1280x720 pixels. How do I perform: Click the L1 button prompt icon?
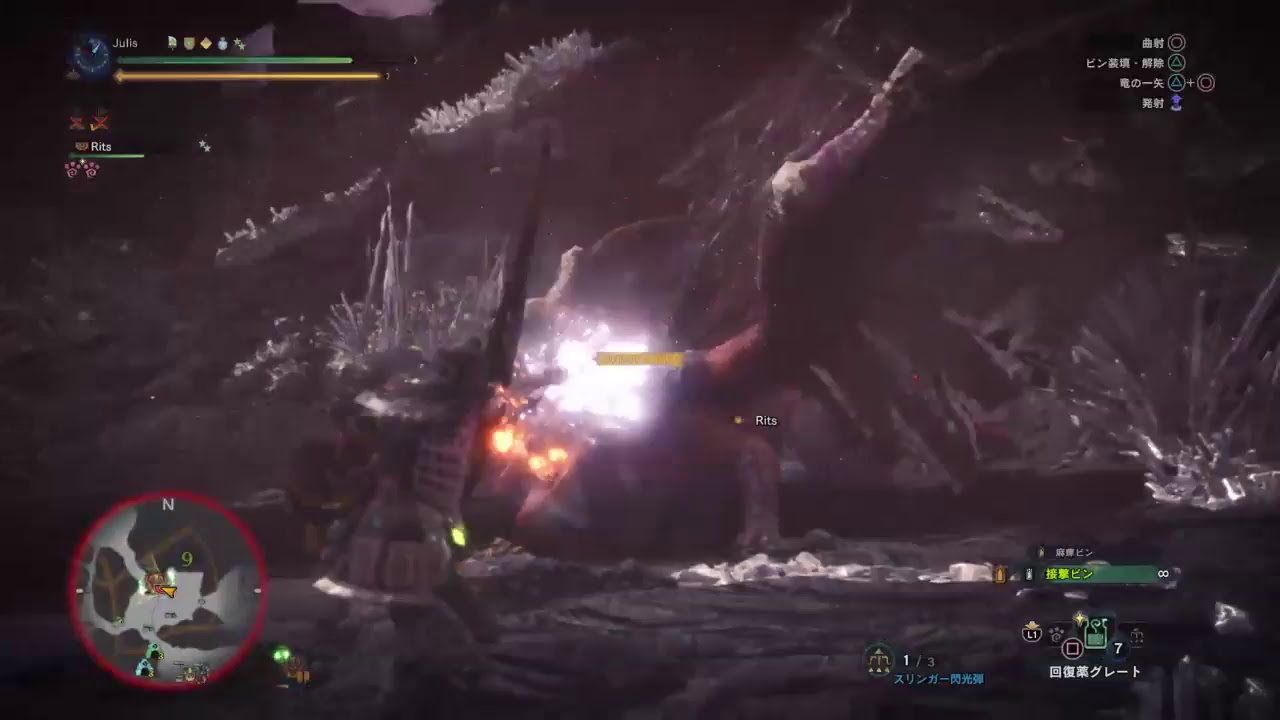tap(1032, 634)
